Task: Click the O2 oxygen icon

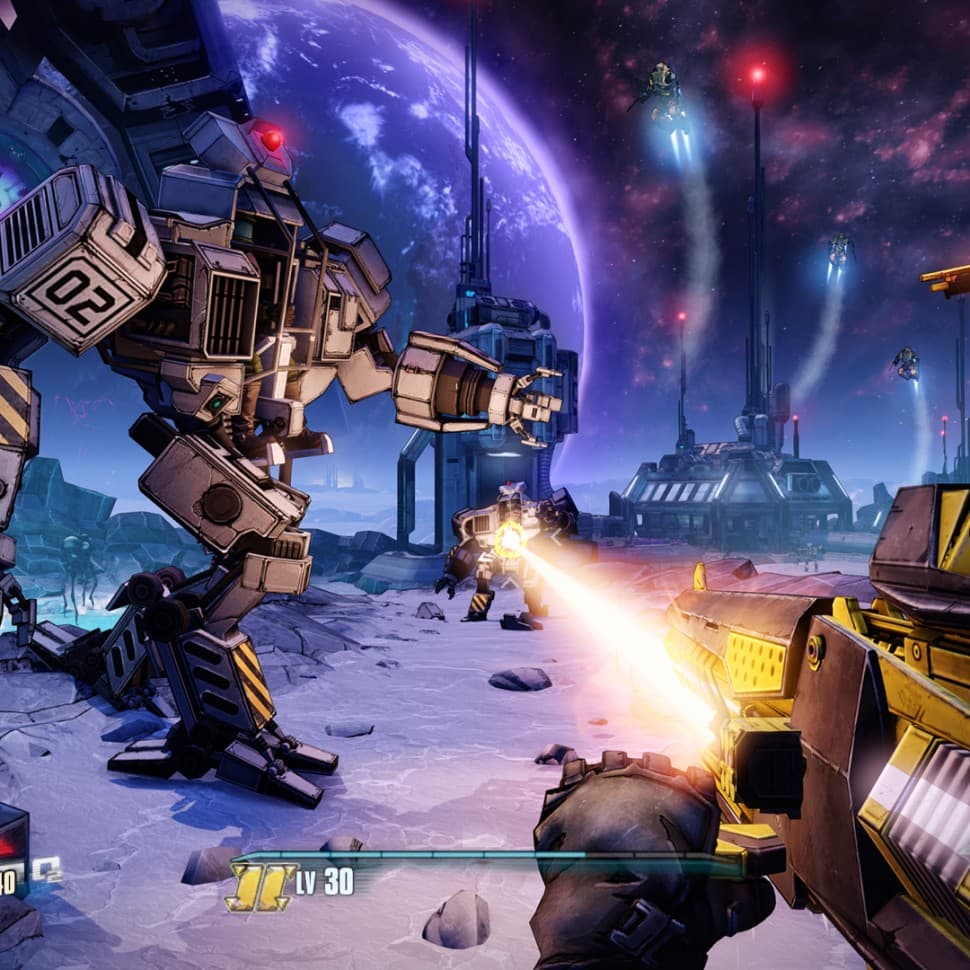Action: [46, 870]
